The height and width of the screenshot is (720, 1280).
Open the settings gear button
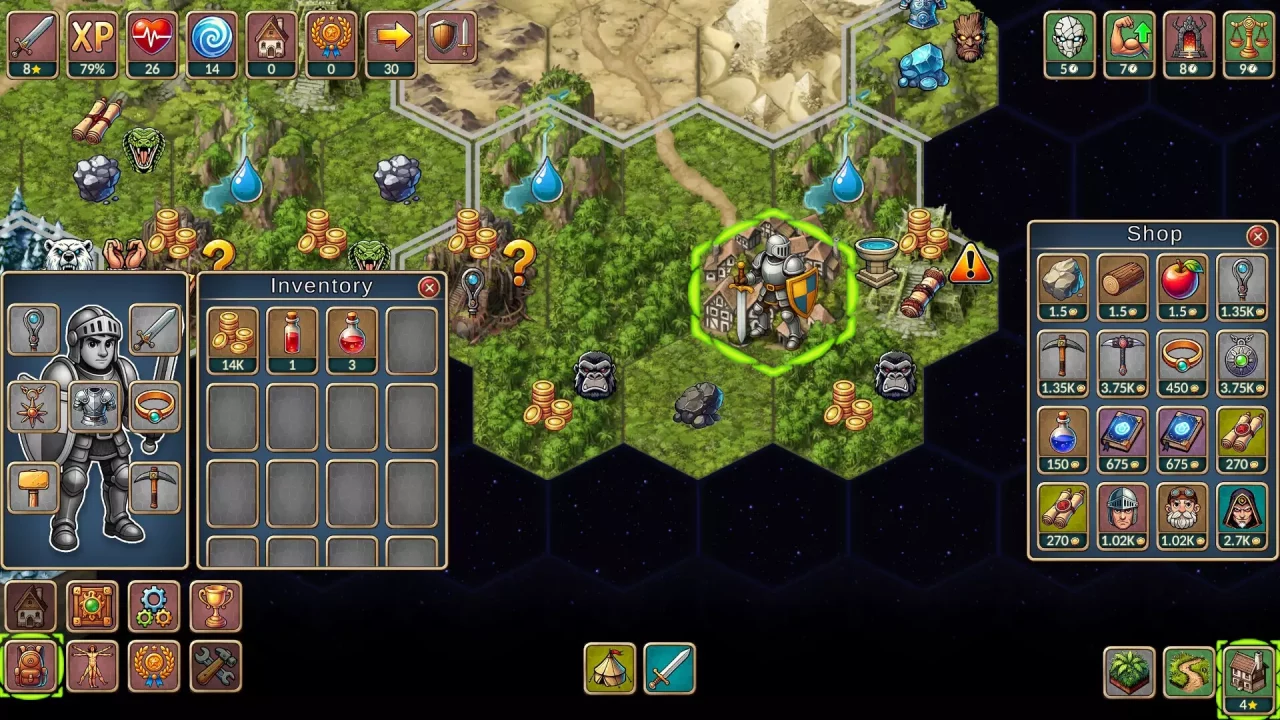(x=153, y=606)
